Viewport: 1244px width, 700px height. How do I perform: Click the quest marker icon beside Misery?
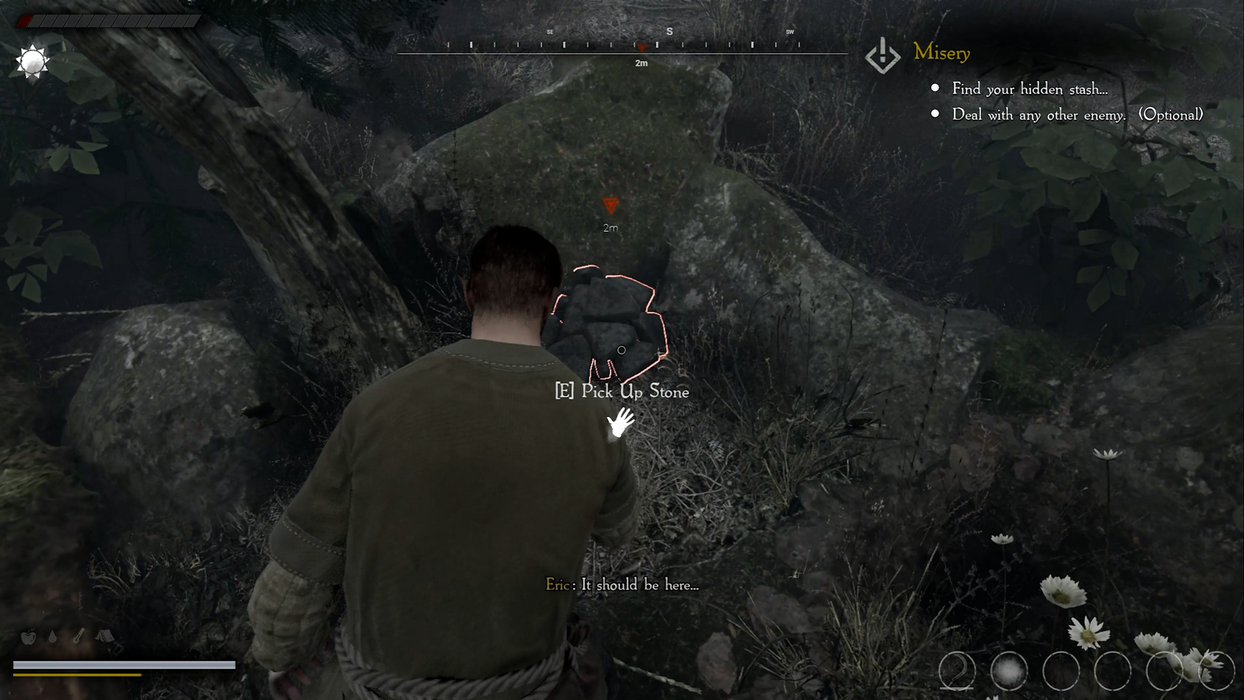[883, 56]
